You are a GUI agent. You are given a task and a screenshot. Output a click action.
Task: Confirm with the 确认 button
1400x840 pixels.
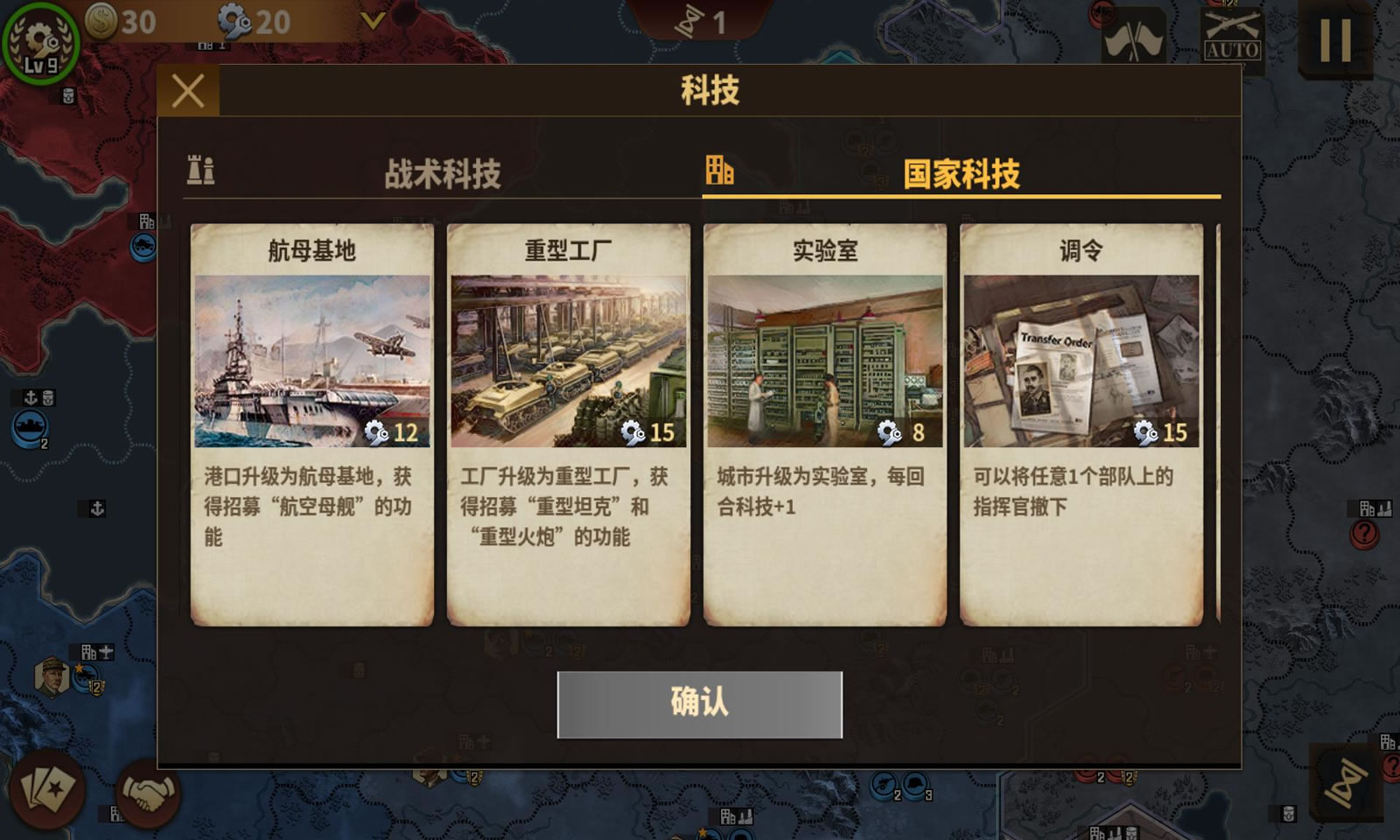(699, 704)
